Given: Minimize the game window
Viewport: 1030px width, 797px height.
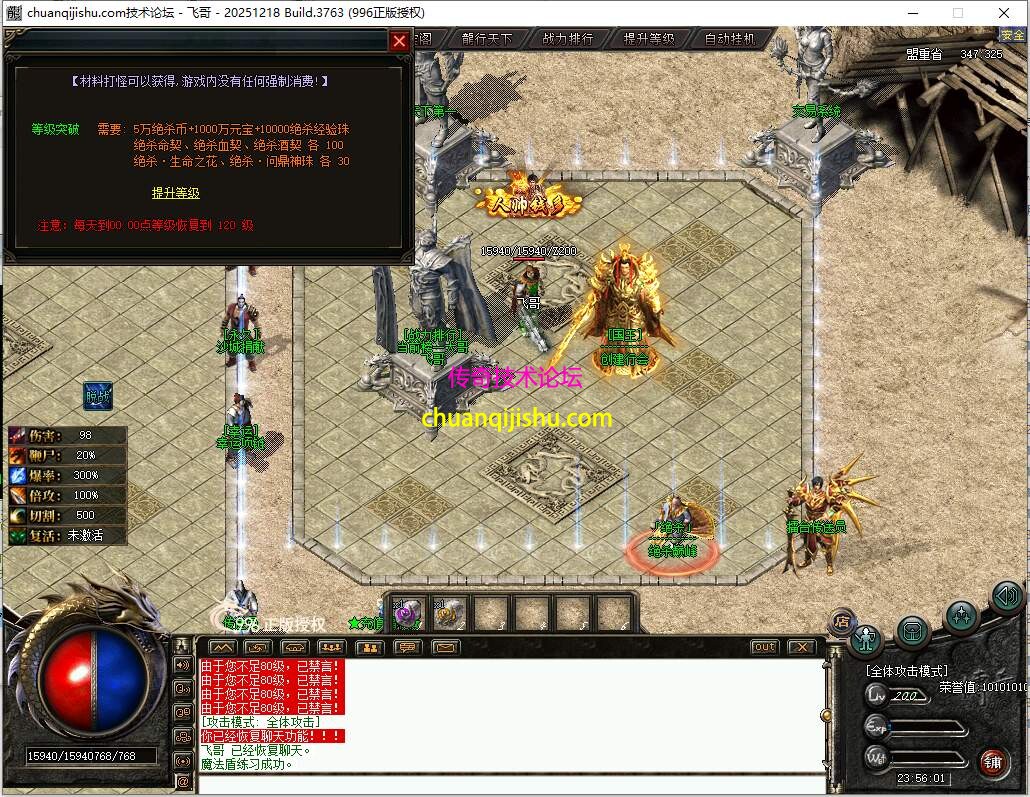Looking at the screenshot, I should click(x=913, y=12).
